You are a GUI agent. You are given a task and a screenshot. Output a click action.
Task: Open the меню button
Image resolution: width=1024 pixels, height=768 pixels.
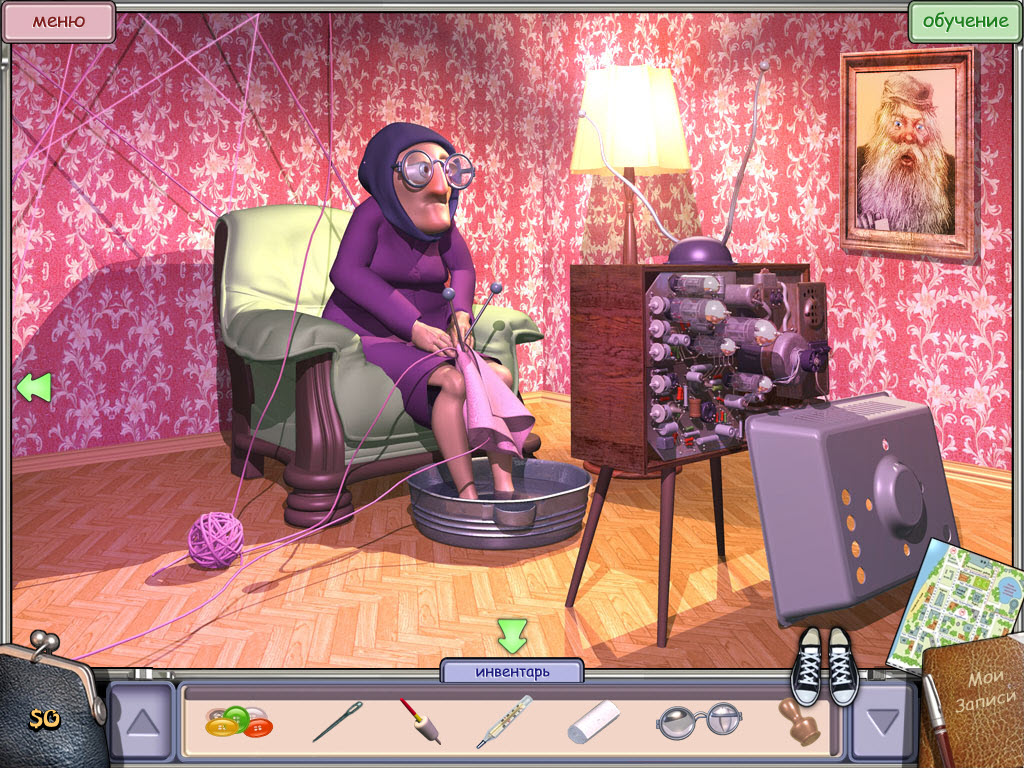click(58, 21)
